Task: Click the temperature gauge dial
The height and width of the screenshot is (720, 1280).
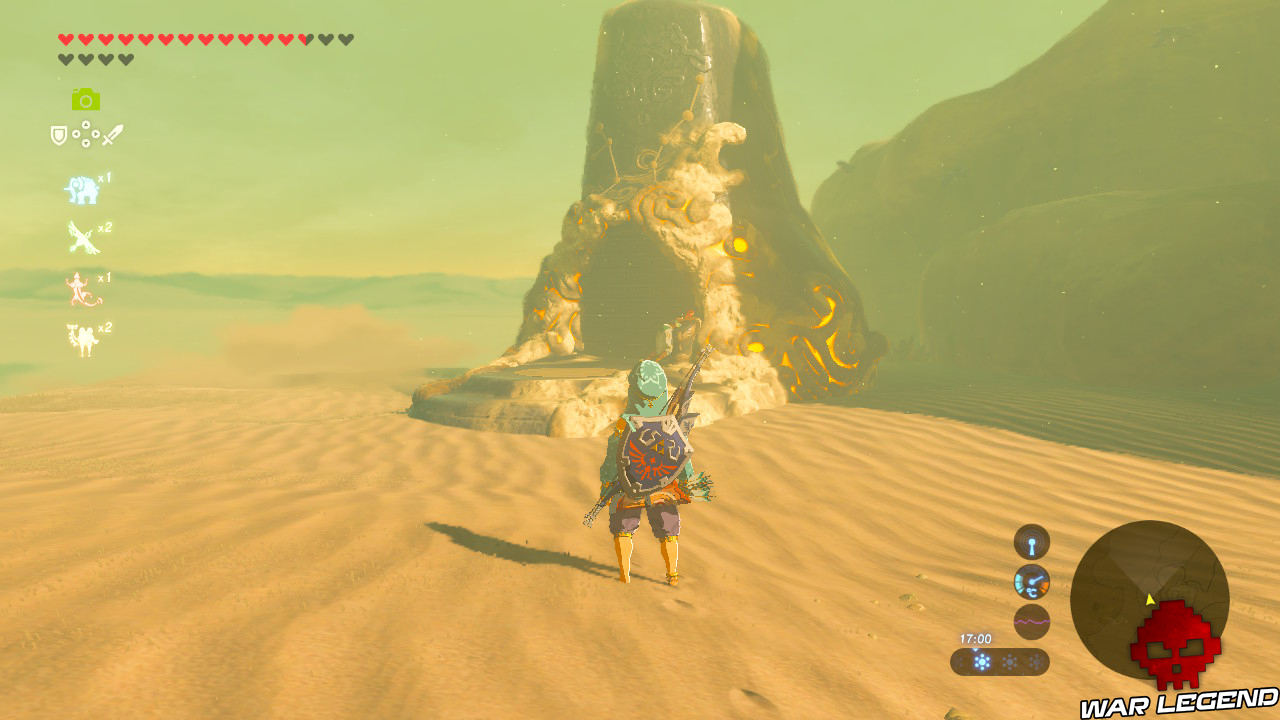Action: (x=1032, y=582)
